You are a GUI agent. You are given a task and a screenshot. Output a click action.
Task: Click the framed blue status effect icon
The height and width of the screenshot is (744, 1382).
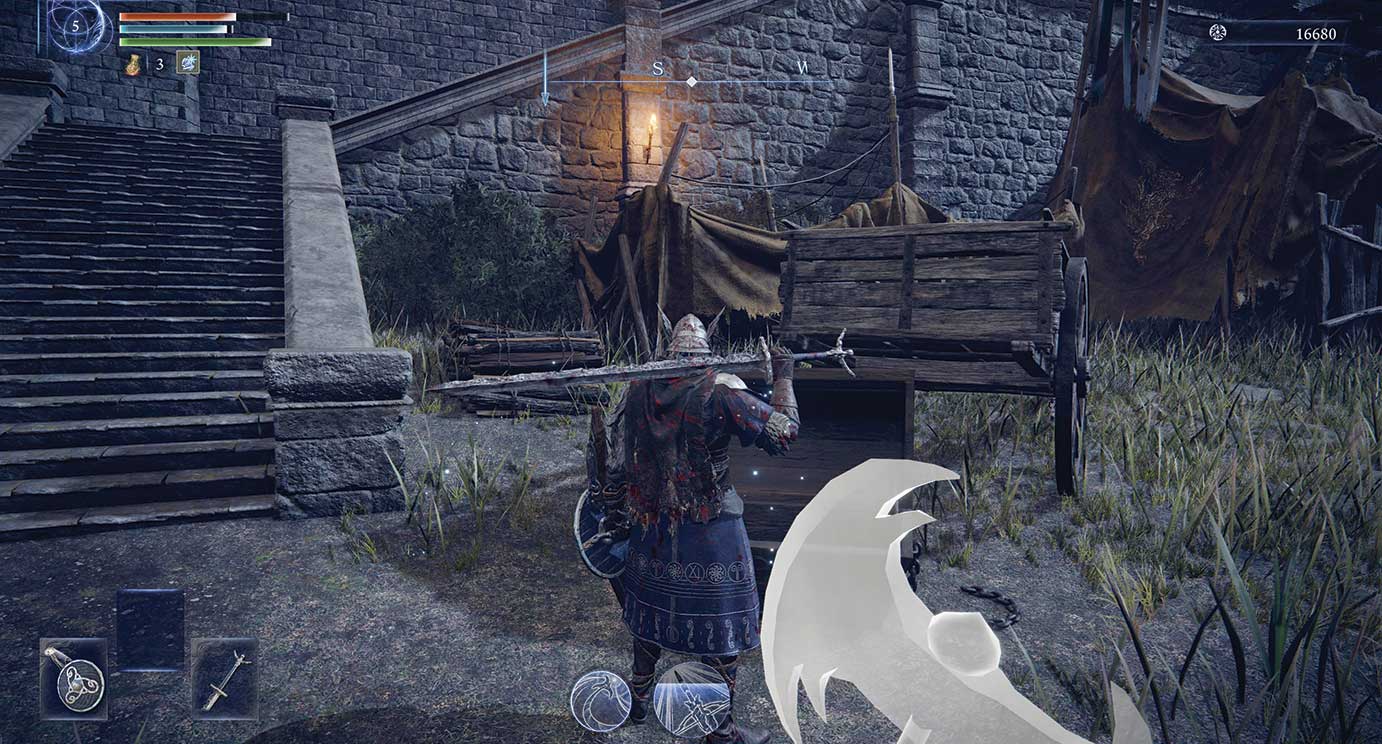coord(187,63)
